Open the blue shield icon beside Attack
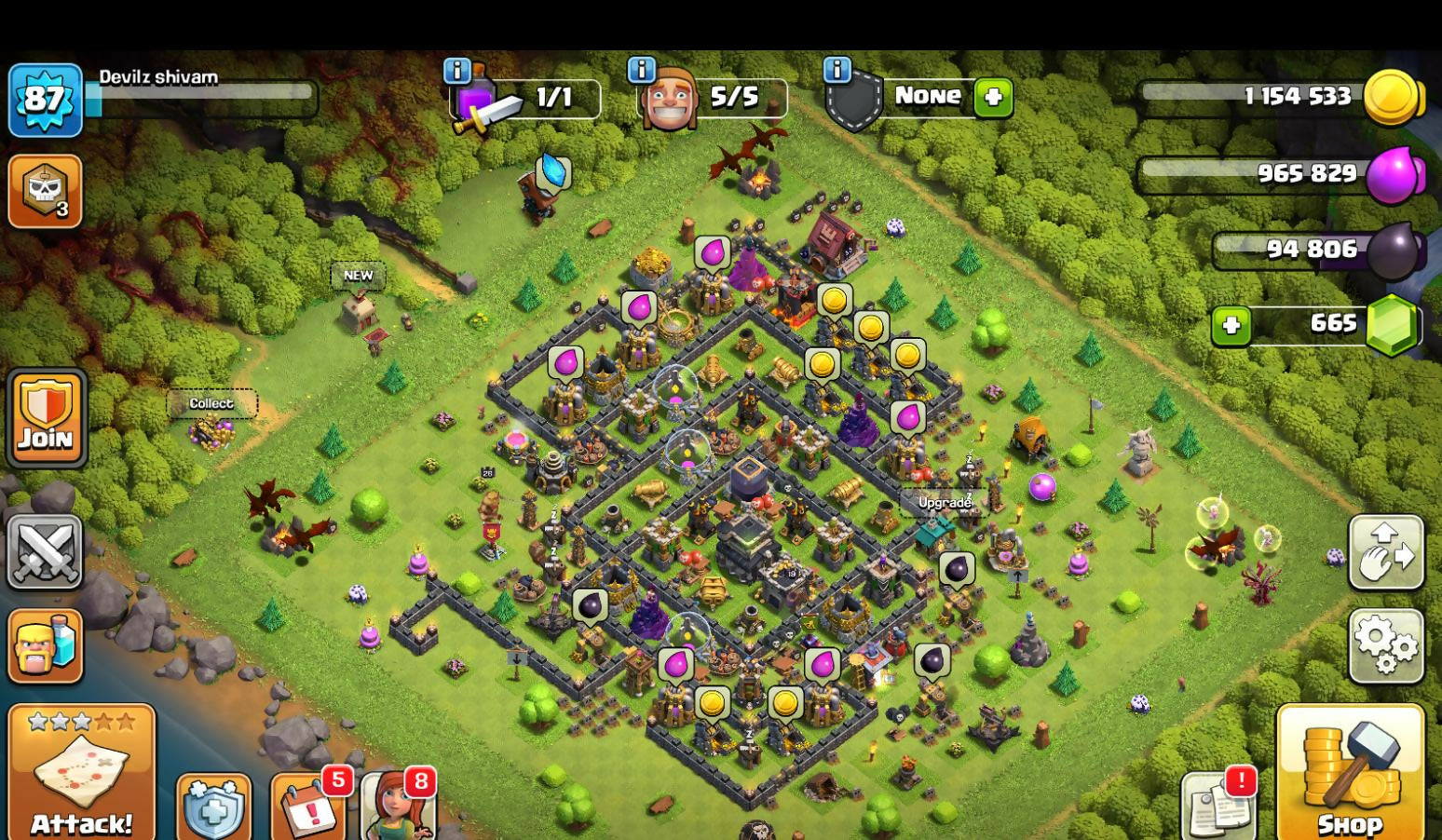 (x=213, y=808)
